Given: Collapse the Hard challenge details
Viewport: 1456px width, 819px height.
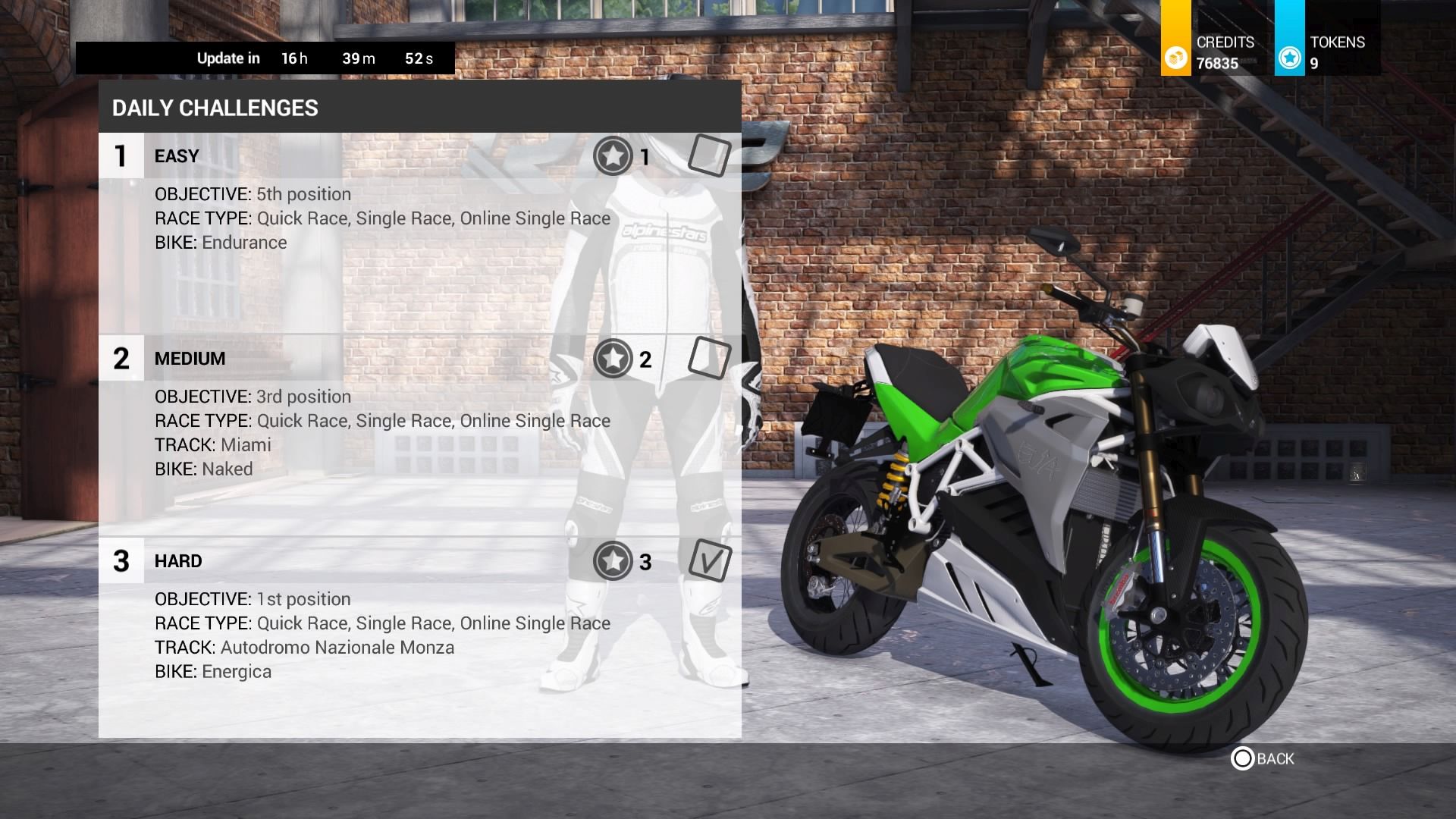Looking at the screenshot, I should tap(178, 561).
